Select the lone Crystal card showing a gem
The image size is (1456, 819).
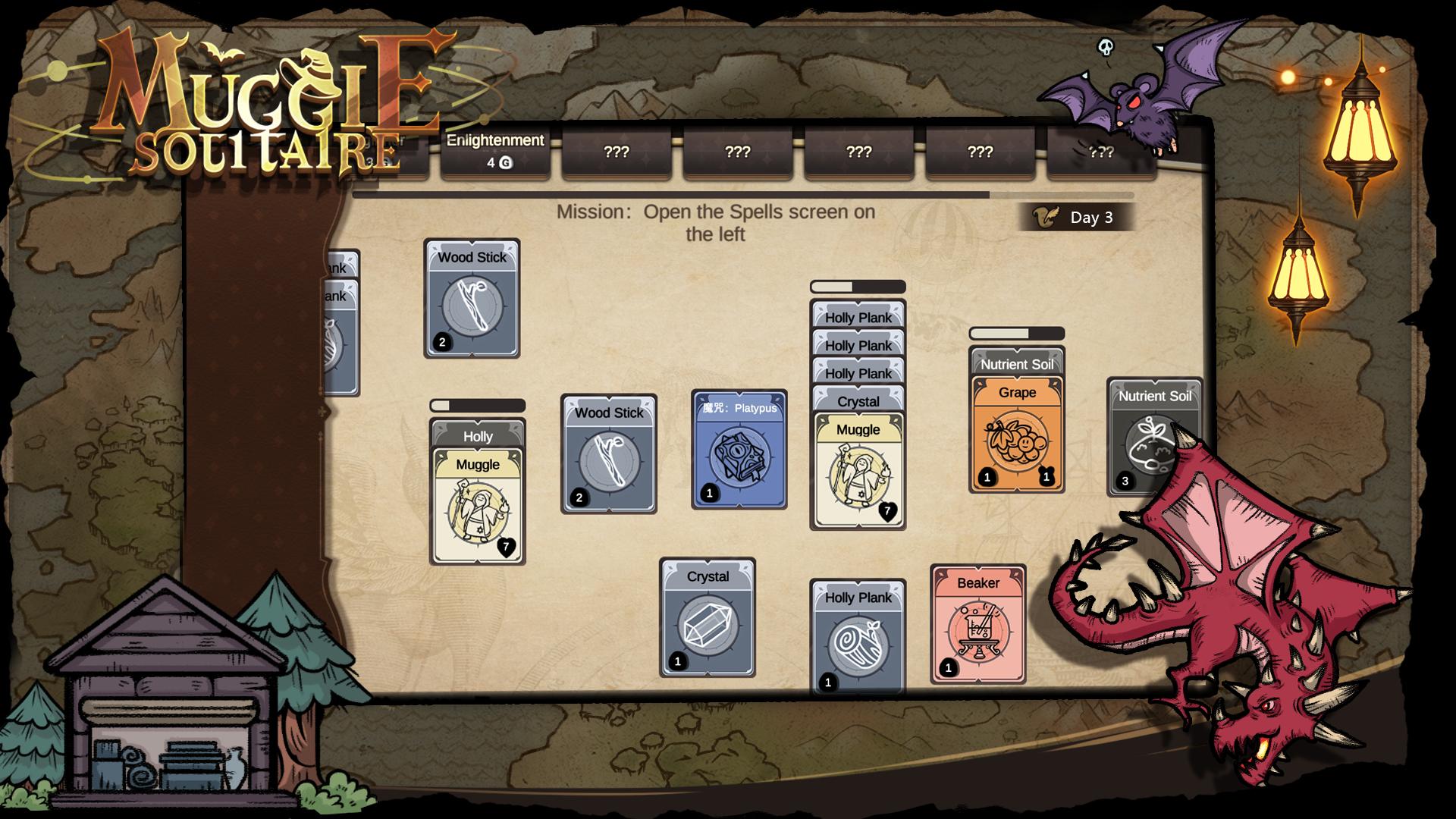(707, 618)
